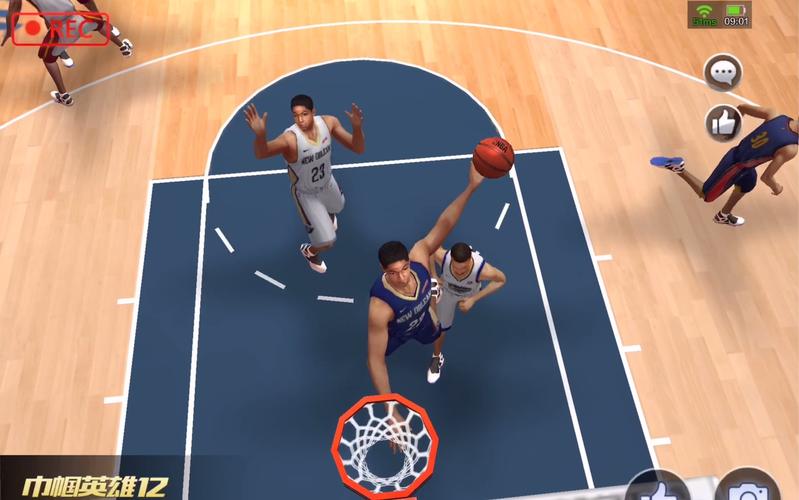Viewport: 799px width, 500px height.
Task: Hit the thumbs-up button beside the camera
Action: (x=658, y=490)
